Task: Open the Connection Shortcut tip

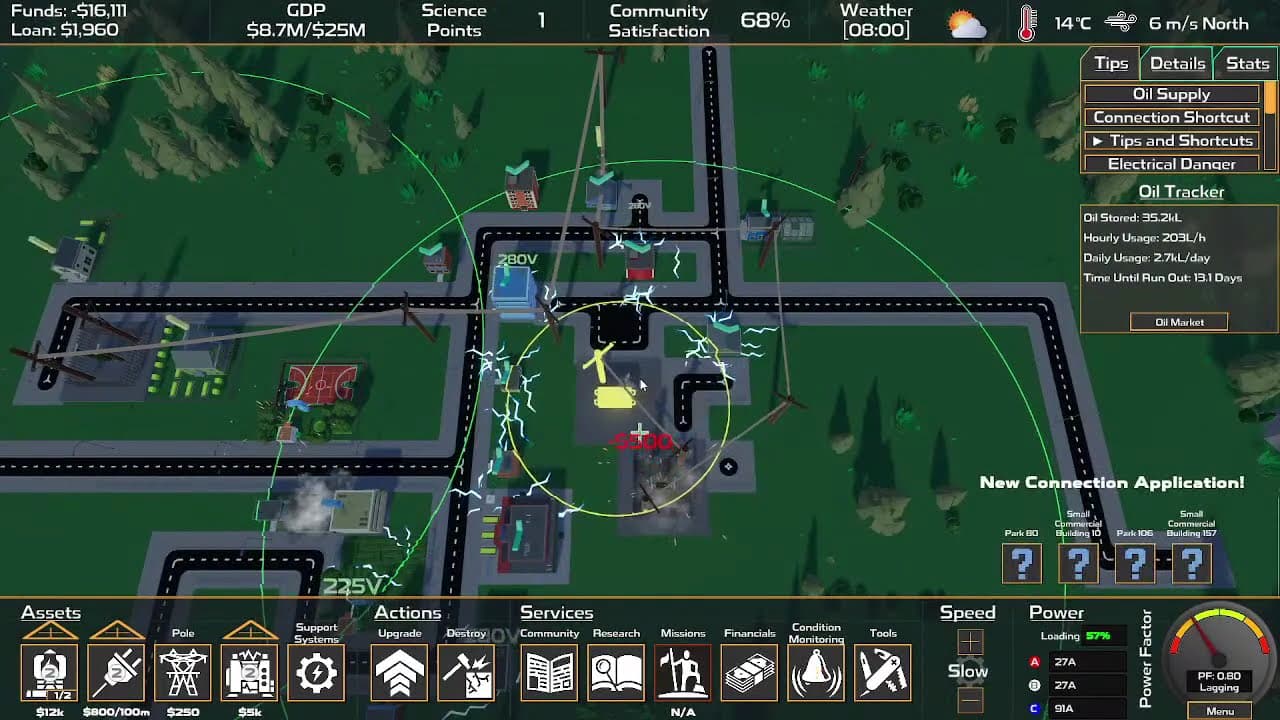Action: pyautogui.click(x=1171, y=117)
